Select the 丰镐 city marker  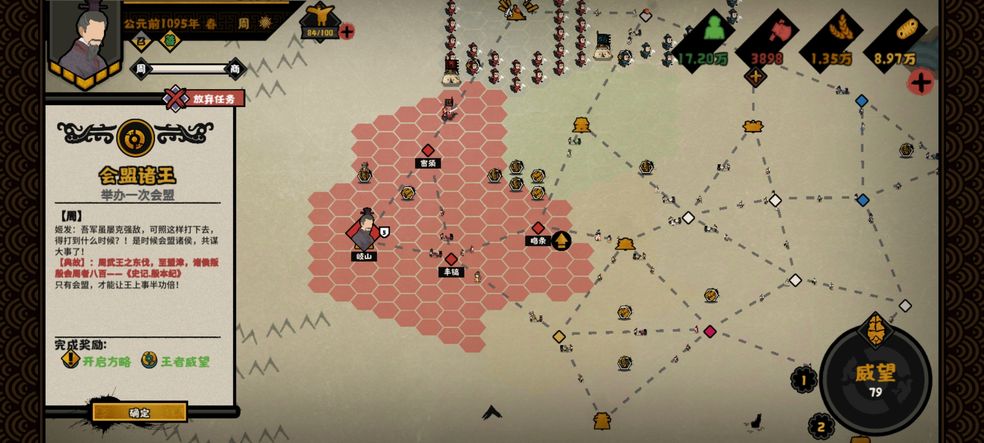[x=451, y=259]
